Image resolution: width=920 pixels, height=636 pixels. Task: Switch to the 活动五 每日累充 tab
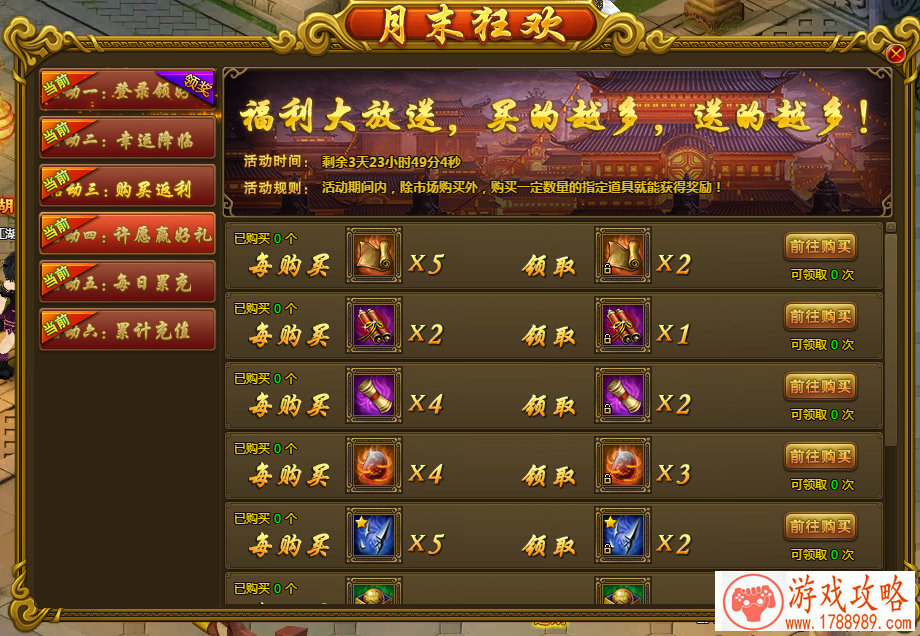tap(127, 281)
